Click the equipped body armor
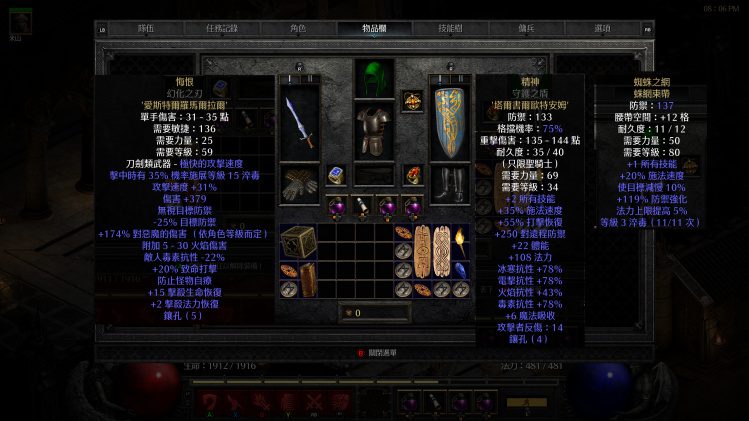 pyautogui.click(x=373, y=131)
